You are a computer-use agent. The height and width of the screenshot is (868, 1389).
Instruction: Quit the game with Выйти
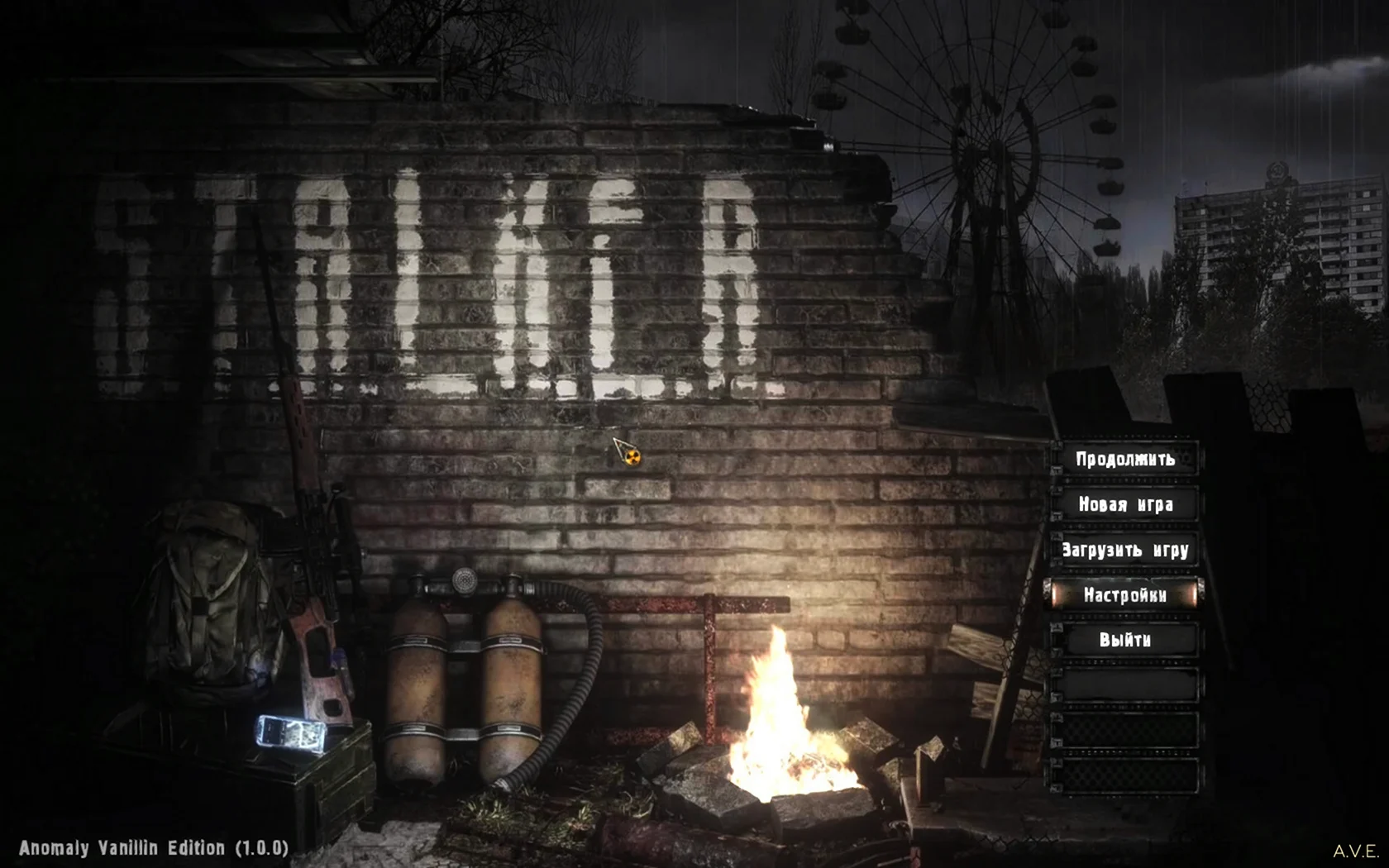click(x=1125, y=640)
